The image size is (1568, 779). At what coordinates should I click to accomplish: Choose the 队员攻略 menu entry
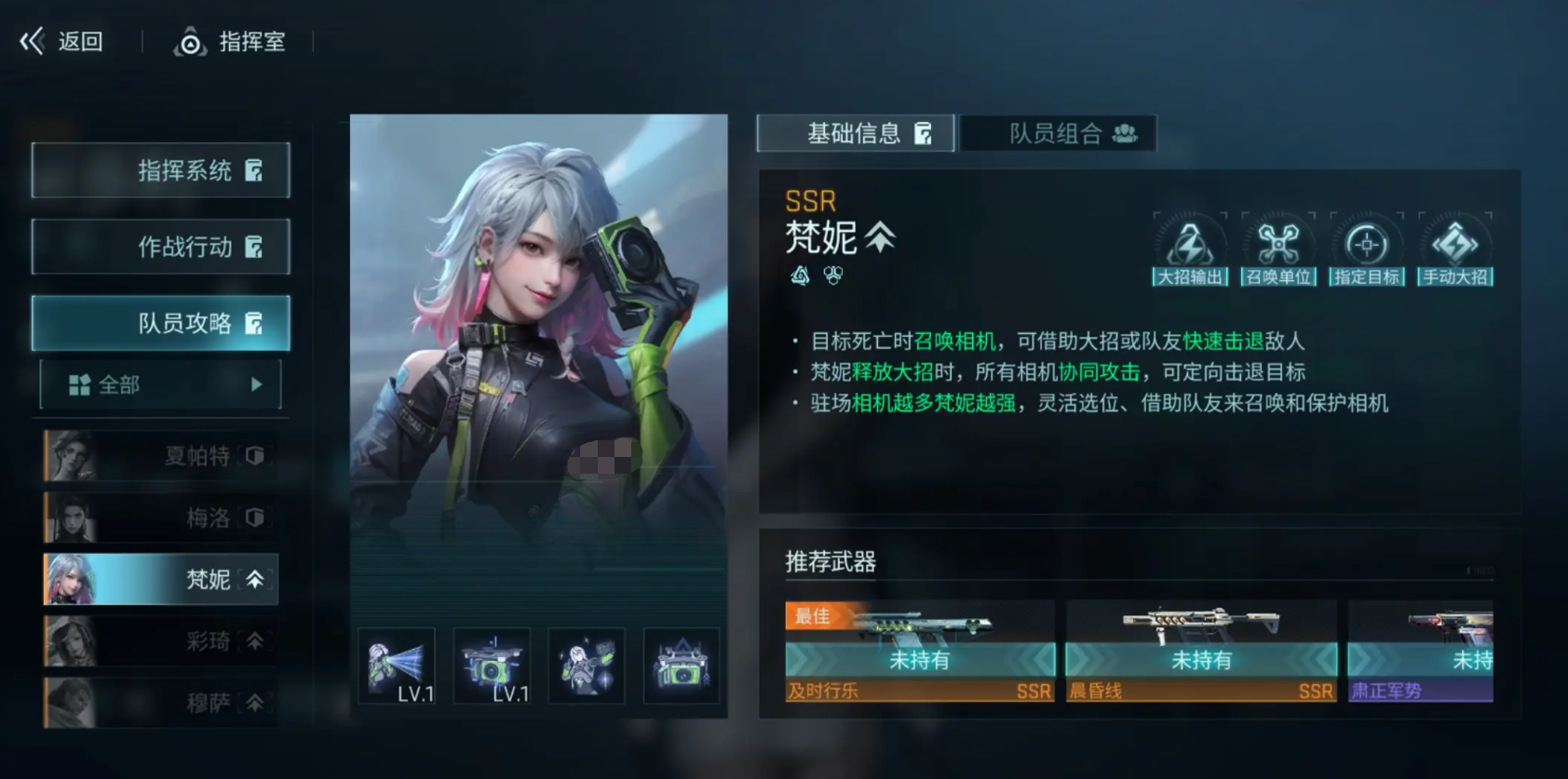[x=161, y=323]
